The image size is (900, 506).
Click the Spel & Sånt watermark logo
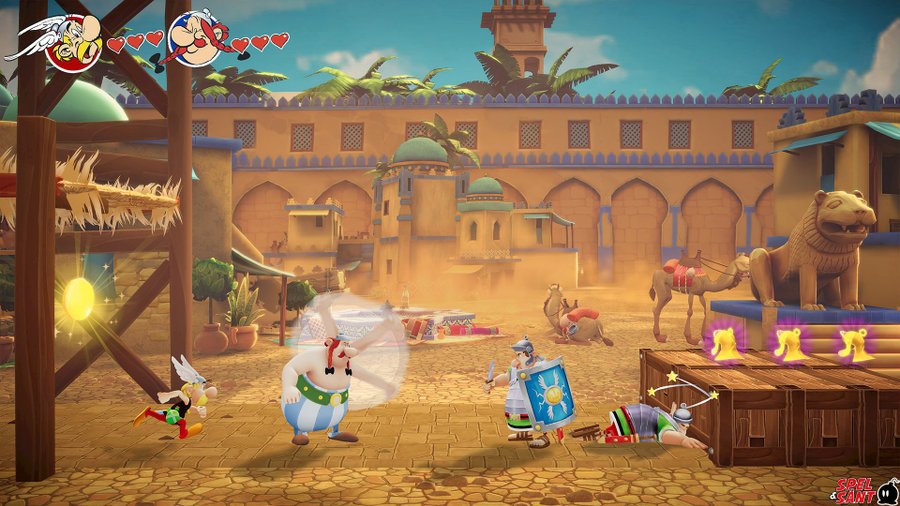[866, 490]
